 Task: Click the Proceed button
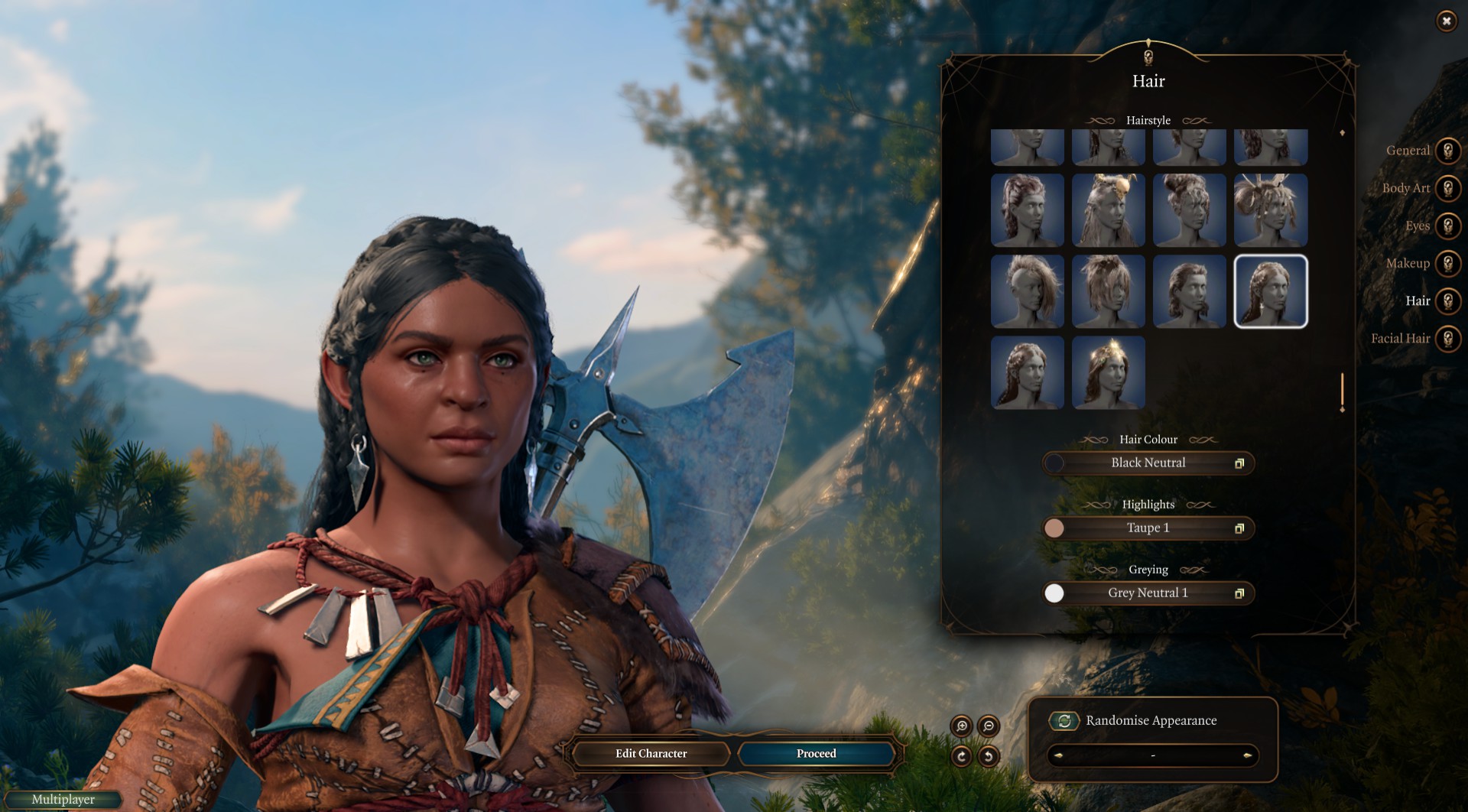pyautogui.click(x=815, y=754)
